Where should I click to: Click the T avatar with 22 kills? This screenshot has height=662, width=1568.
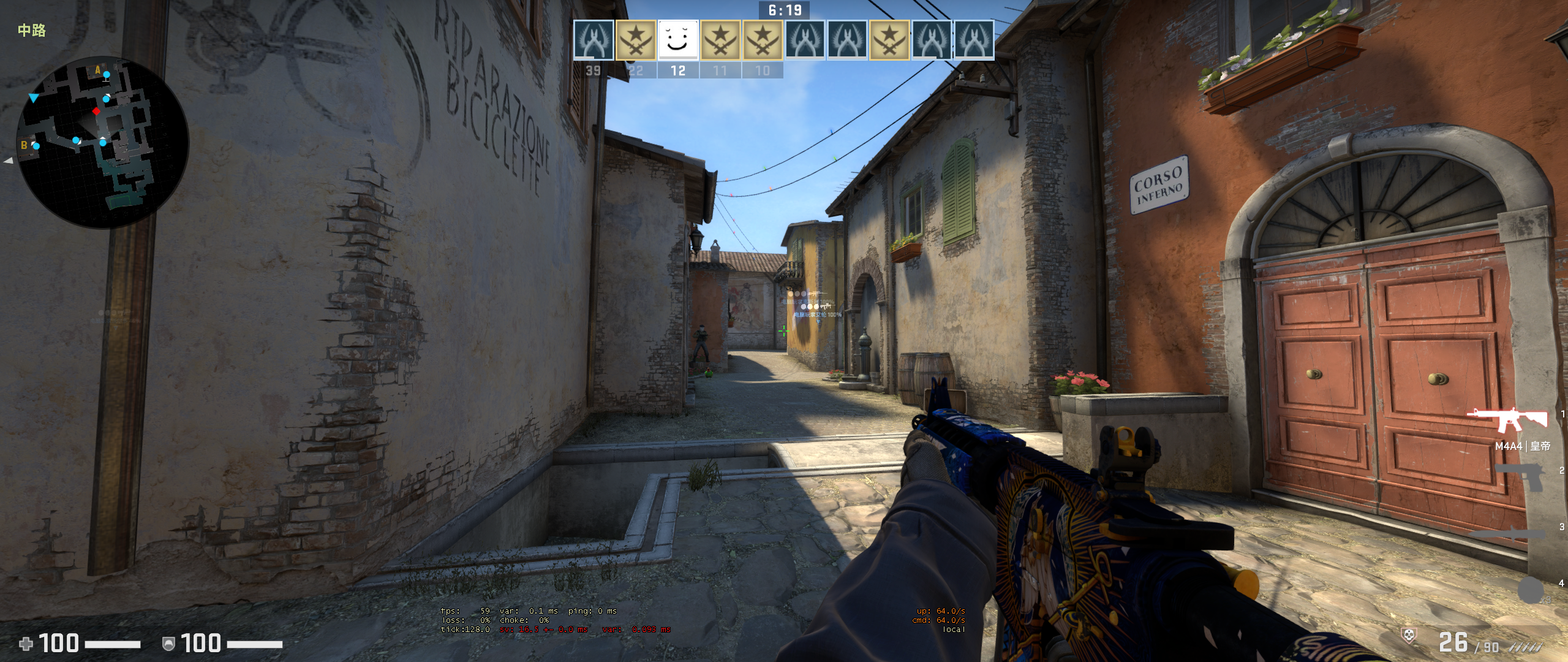tap(635, 40)
